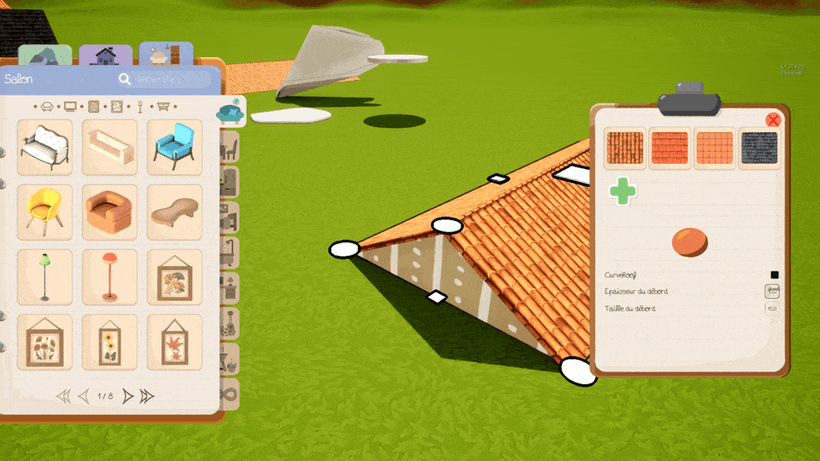Select the red floor lamp

tap(110, 276)
